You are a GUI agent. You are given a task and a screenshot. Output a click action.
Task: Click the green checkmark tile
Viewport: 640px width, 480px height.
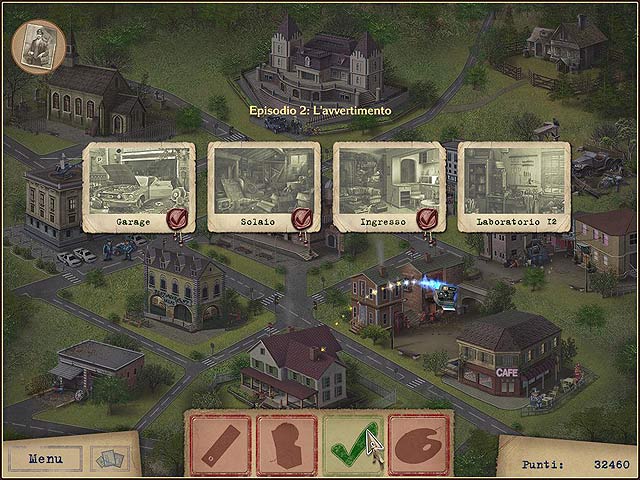coord(351,444)
